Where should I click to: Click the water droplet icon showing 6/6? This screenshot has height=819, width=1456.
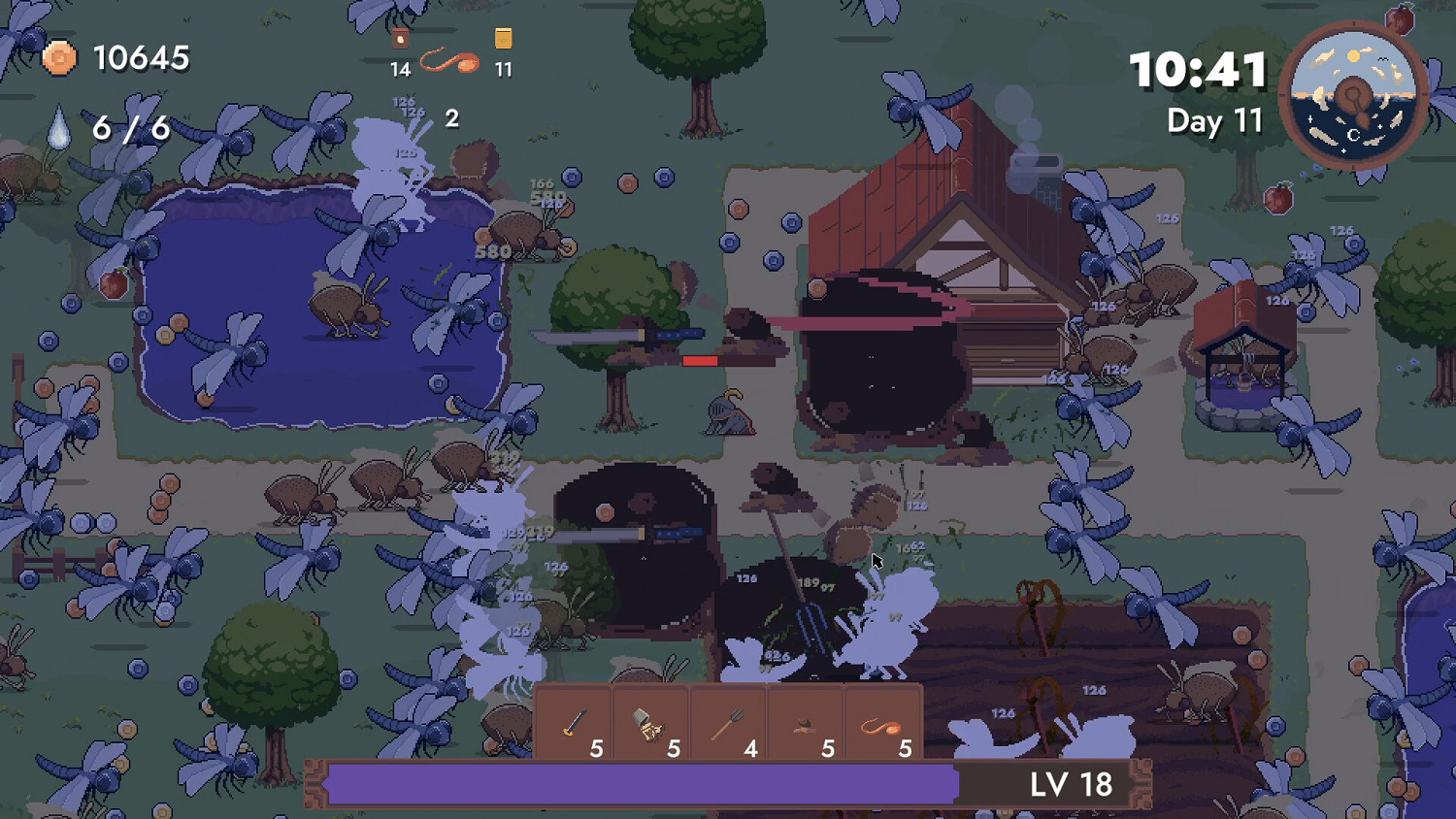[x=58, y=126]
